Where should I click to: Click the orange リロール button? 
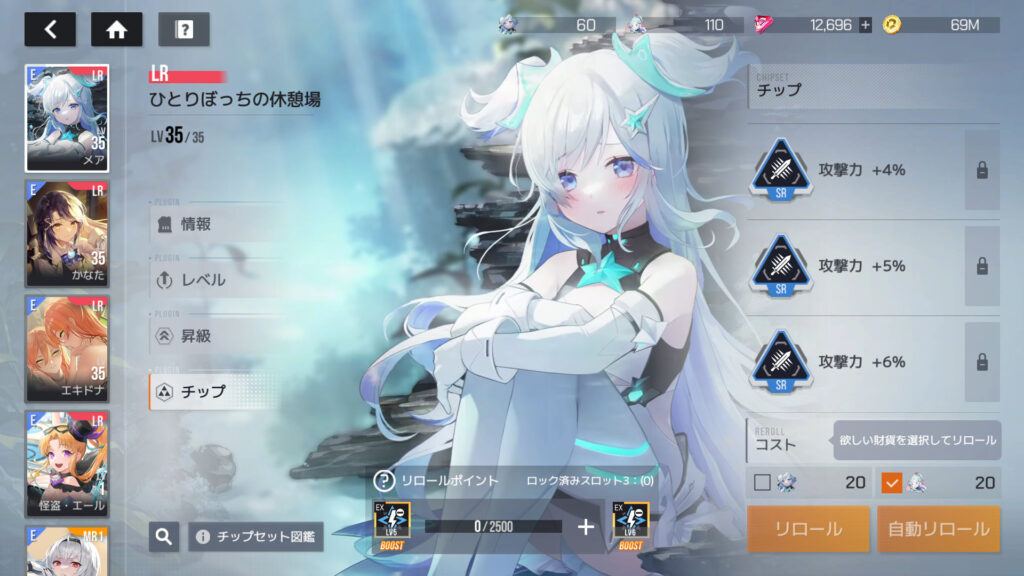tap(808, 529)
